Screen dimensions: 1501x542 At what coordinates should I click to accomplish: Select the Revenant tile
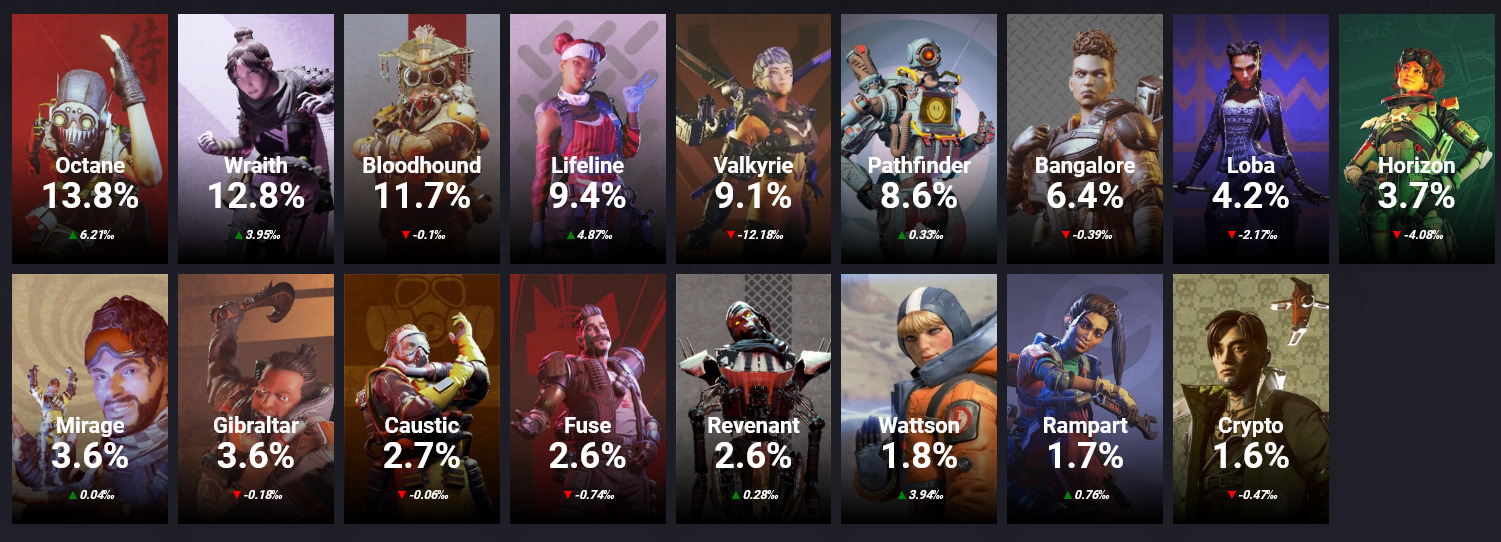(x=753, y=398)
